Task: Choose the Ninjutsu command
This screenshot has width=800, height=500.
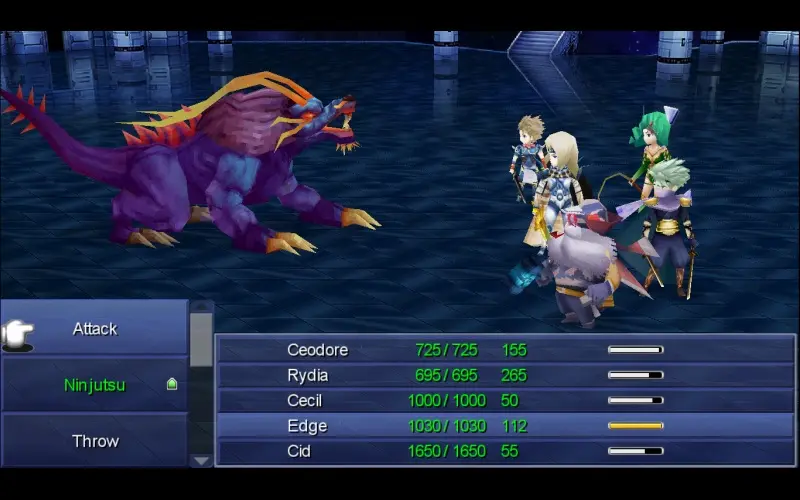Action: pyautogui.click(x=95, y=385)
